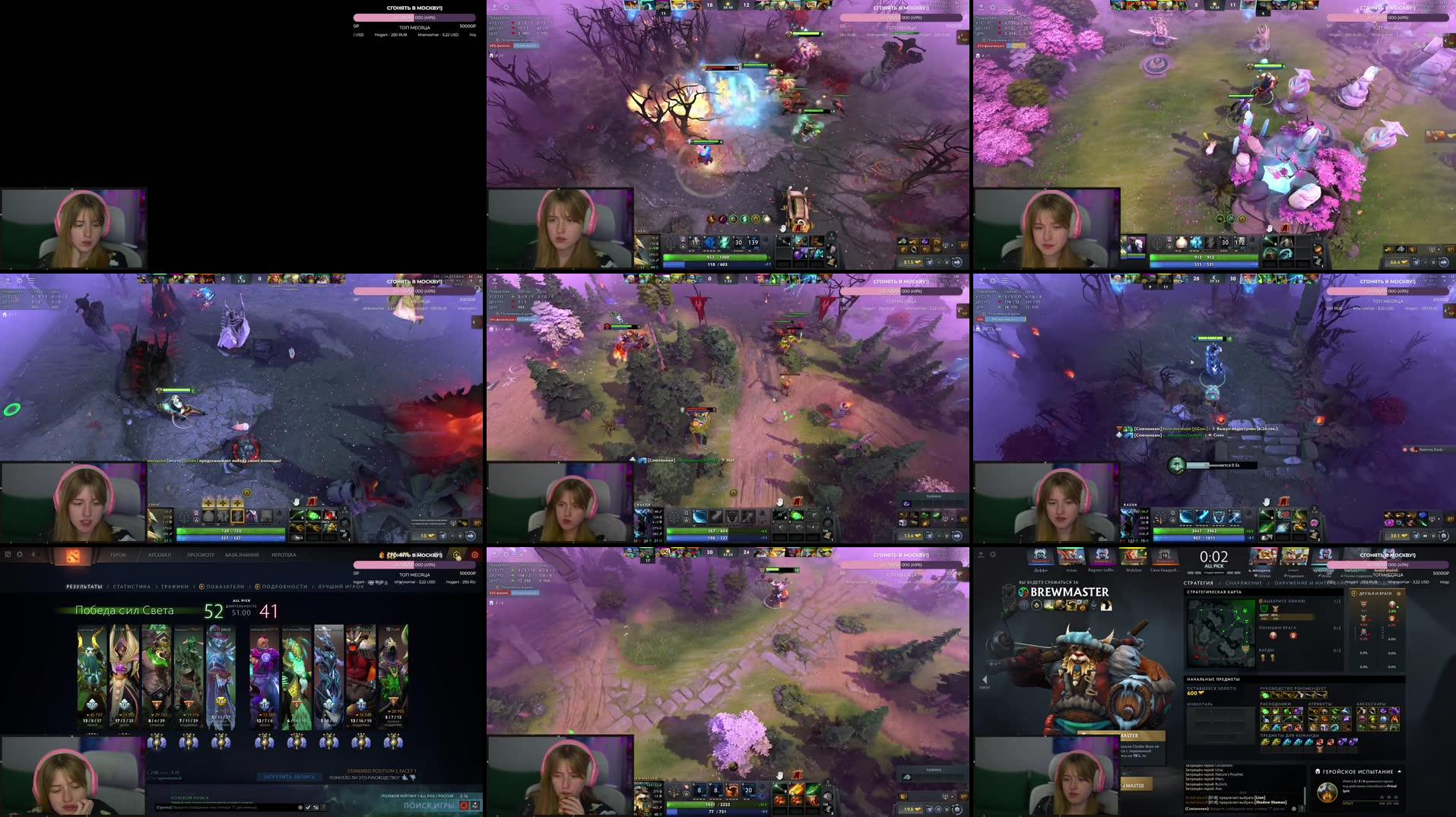Click the Dota 2 logo in the top-left corner
Image resolution: width=1456 pixels, height=817 pixels.
click(73, 556)
